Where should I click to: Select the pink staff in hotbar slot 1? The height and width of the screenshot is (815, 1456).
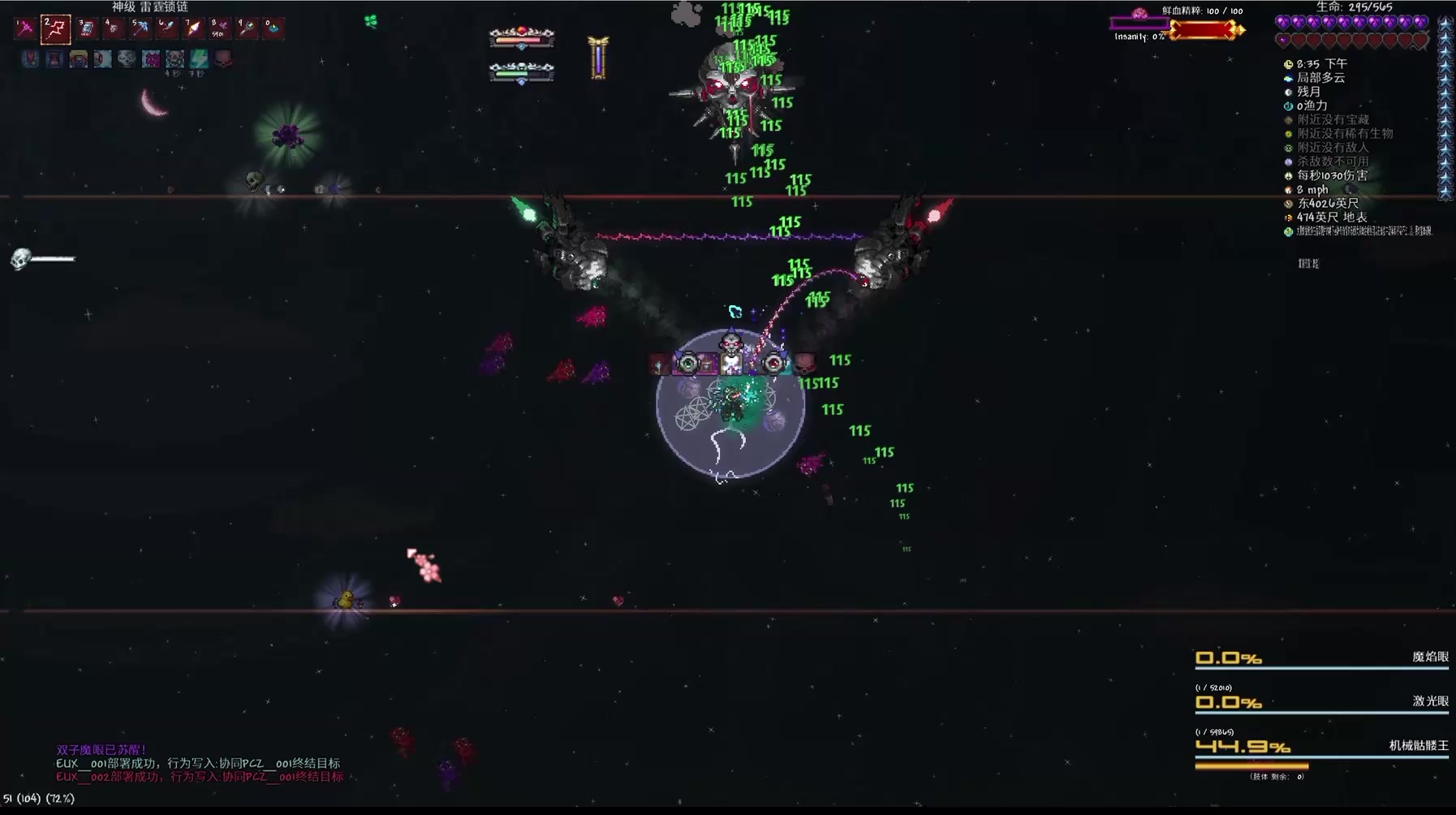click(25, 28)
